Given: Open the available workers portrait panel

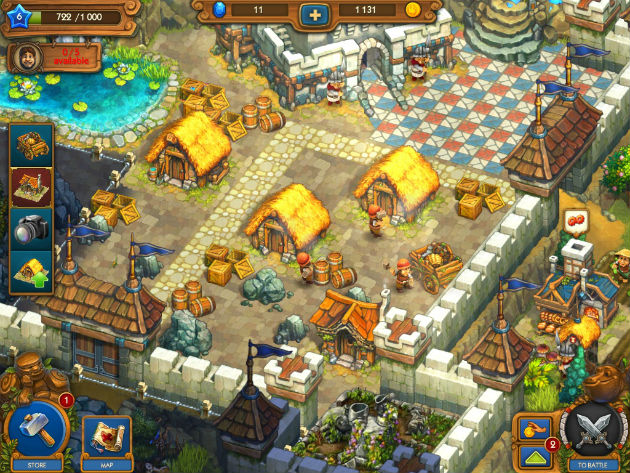Looking at the screenshot, I should tap(54, 57).
